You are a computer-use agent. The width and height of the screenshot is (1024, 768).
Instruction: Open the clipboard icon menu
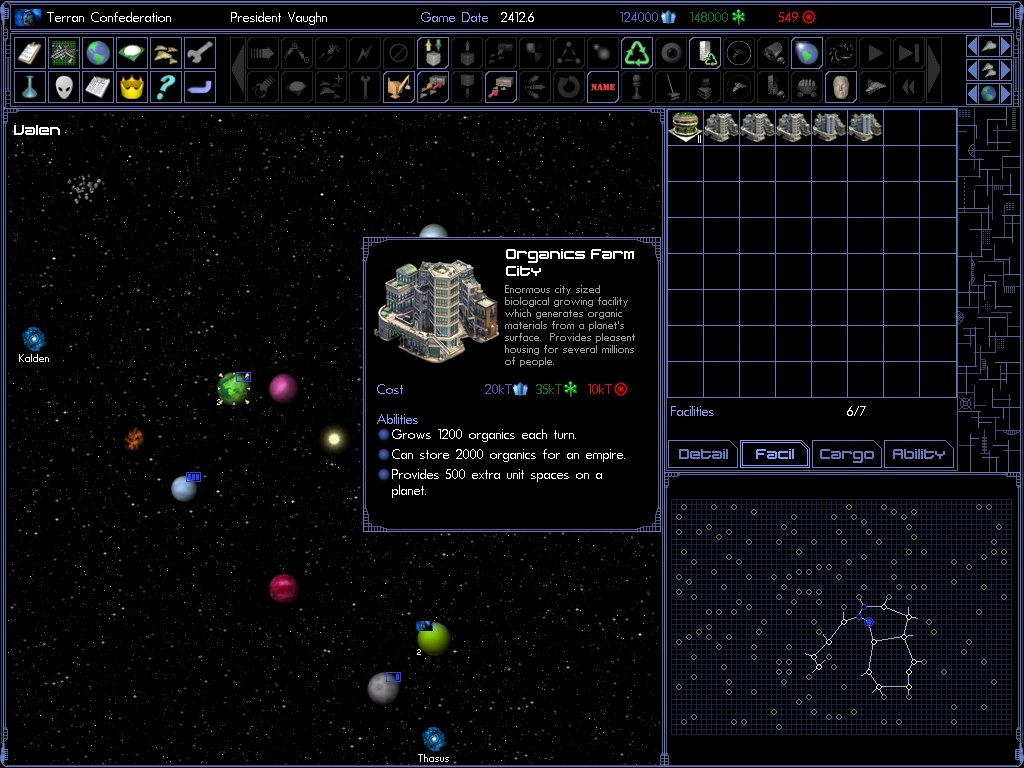point(30,53)
